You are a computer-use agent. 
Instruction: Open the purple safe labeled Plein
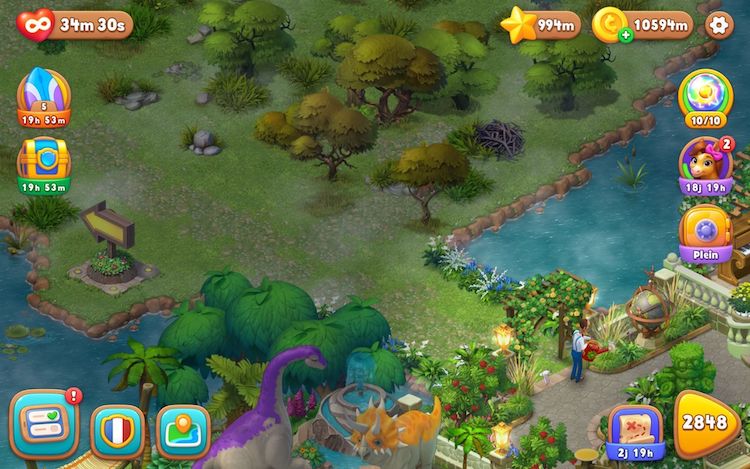706,232
